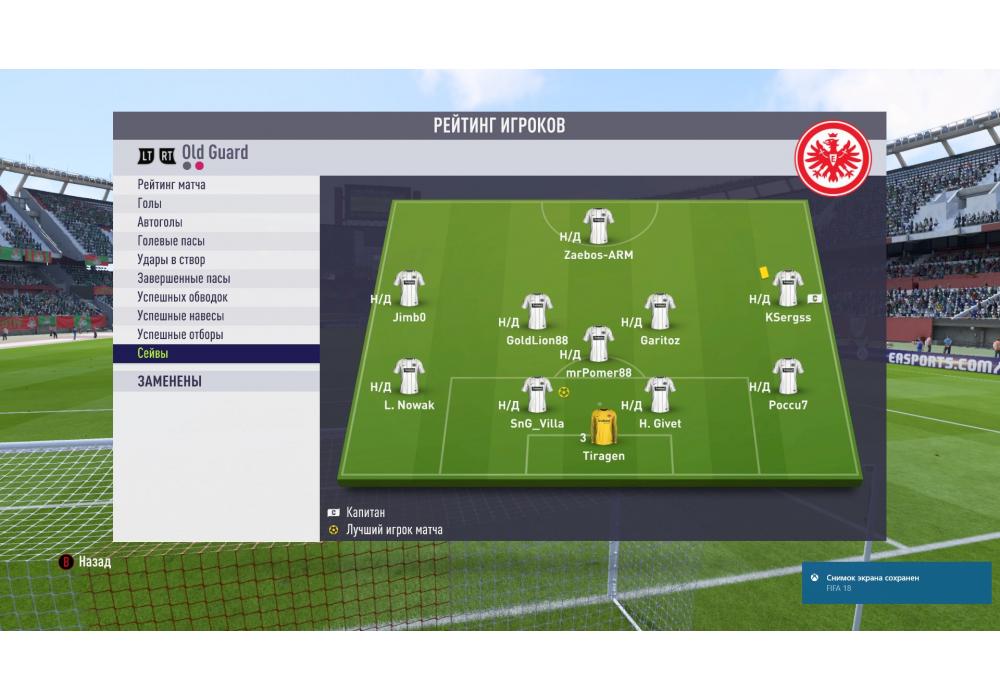Select captain KSergss on the pitch

click(788, 289)
